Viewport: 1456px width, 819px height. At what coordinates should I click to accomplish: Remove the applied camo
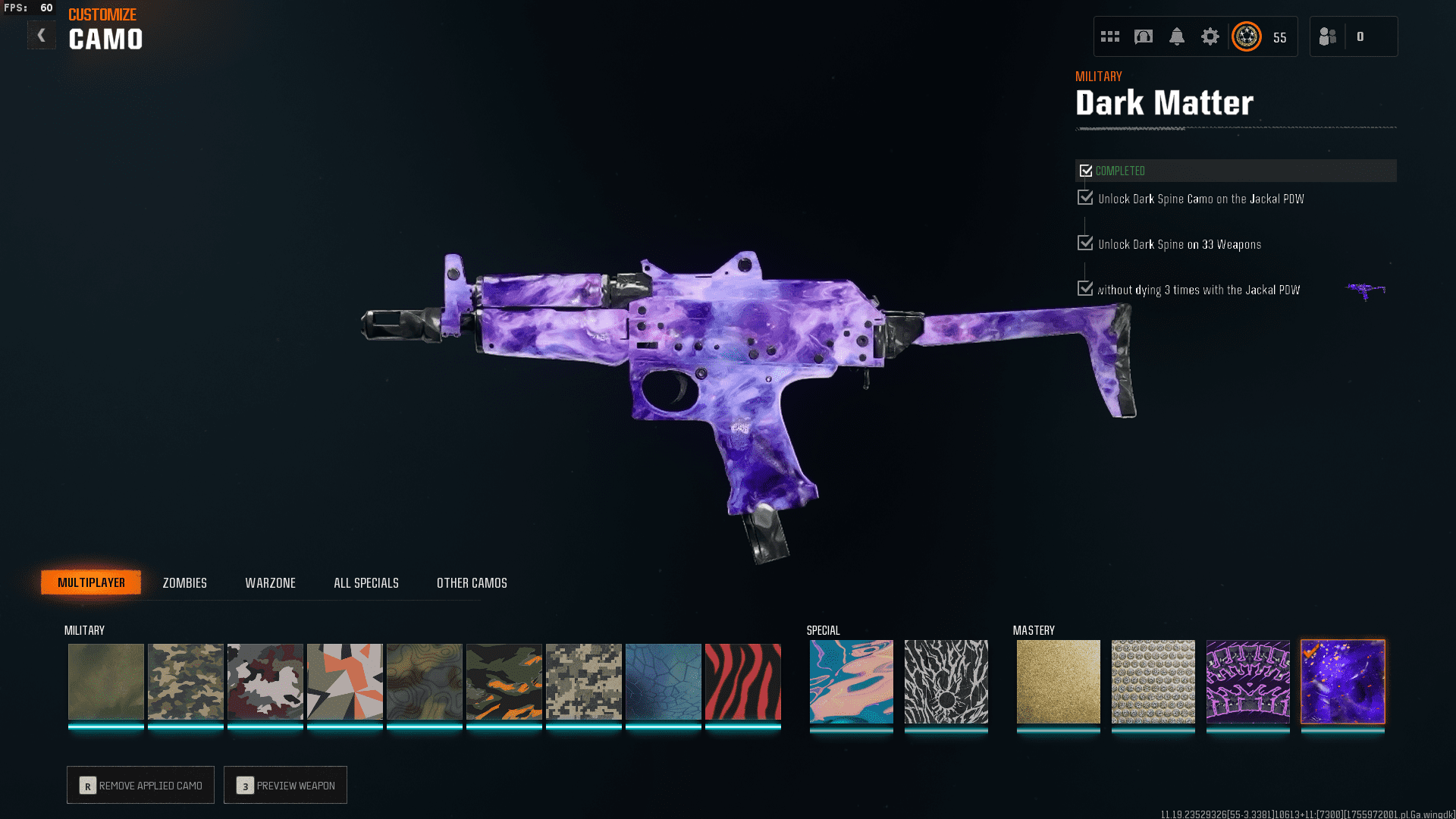pos(140,785)
